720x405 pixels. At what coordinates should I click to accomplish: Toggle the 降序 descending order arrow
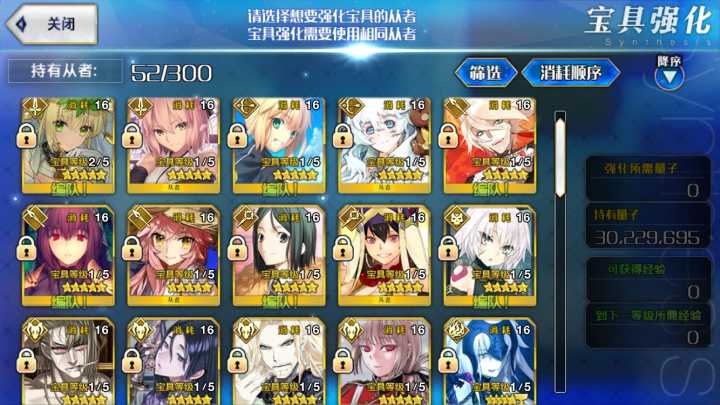pyautogui.click(x=669, y=73)
